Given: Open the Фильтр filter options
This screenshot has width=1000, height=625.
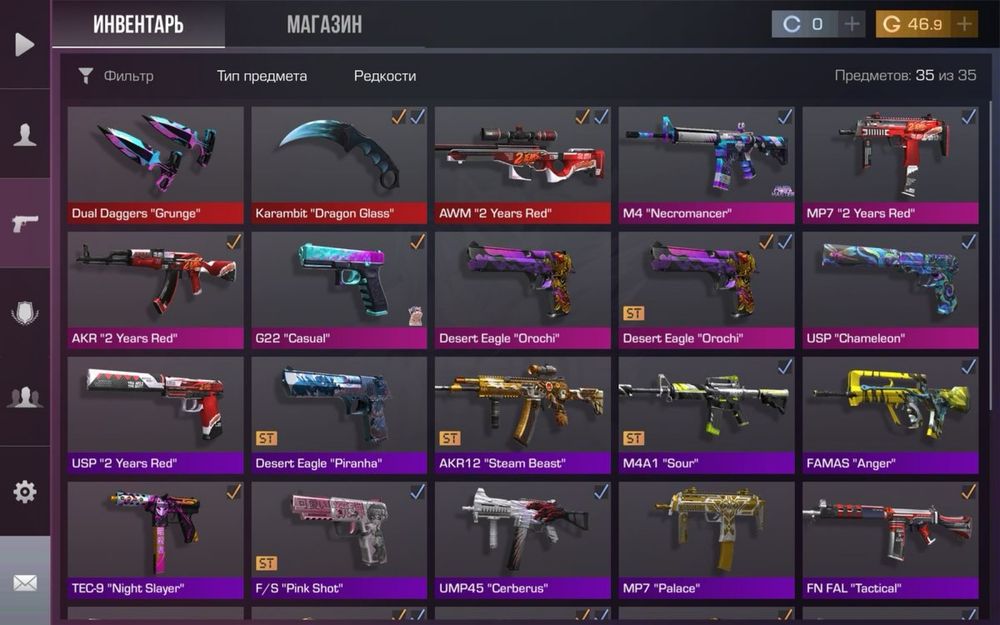Looking at the screenshot, I should (x=116, y=76).
